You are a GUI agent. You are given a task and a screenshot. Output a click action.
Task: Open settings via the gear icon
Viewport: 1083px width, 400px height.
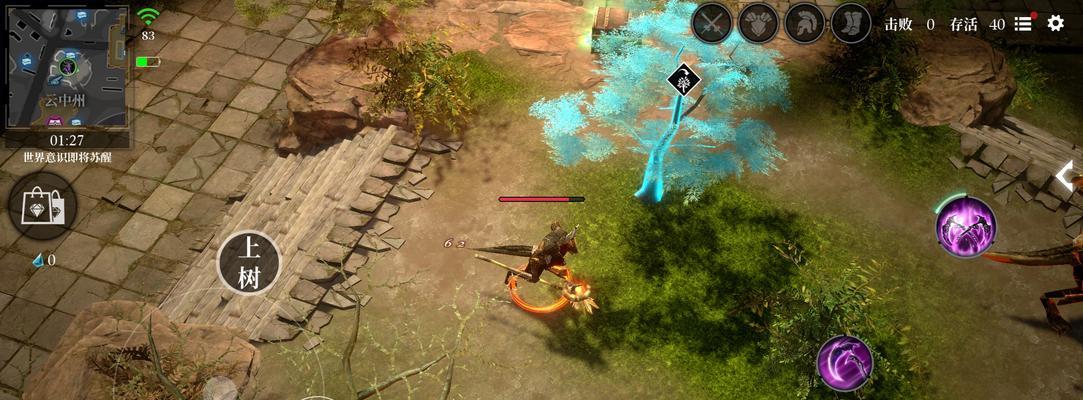(1056, 23)
